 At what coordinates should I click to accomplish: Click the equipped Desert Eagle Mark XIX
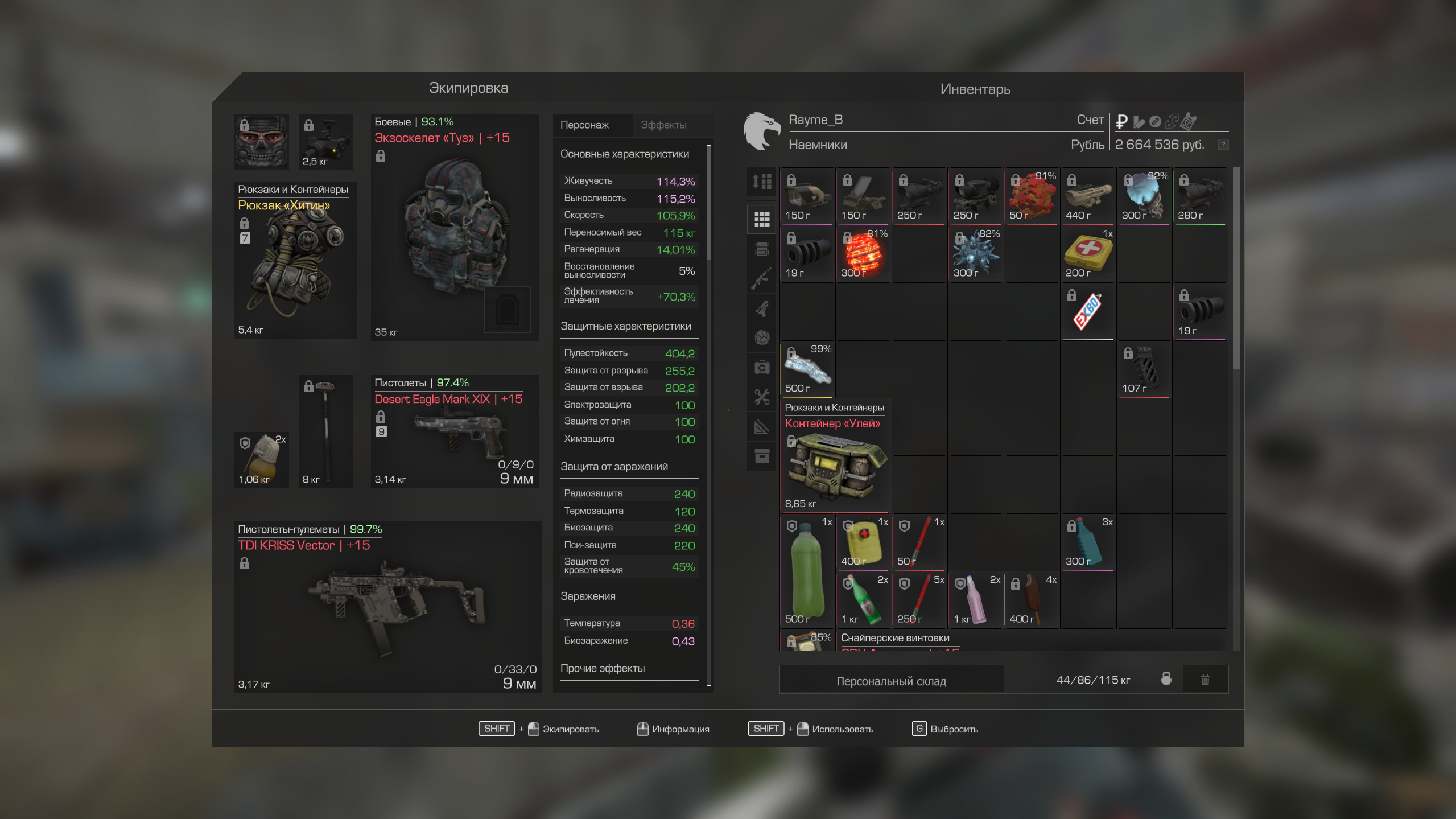454,431
